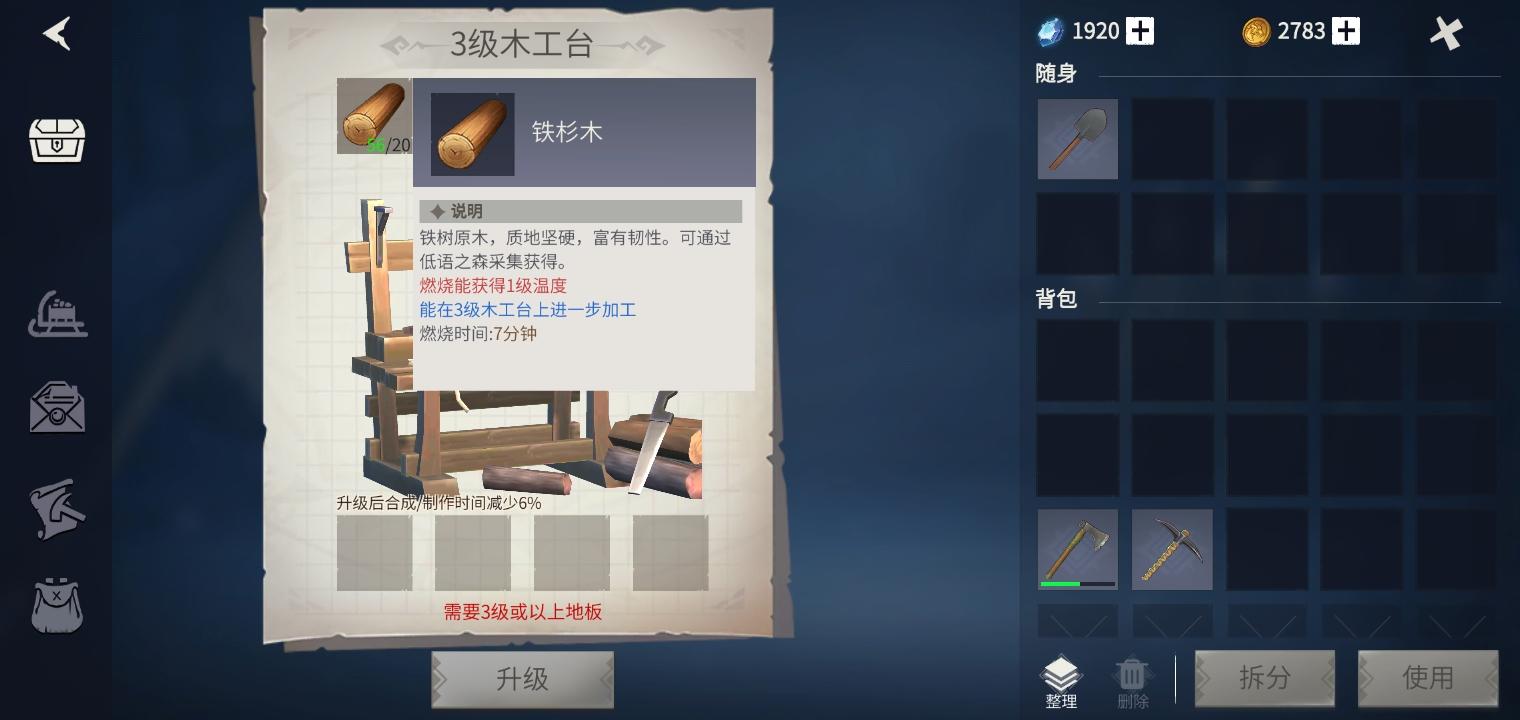This screenshot has height=720, width=1520.
Task: Select the shovel in the 随身 slots
Action: pos(1078,138)
